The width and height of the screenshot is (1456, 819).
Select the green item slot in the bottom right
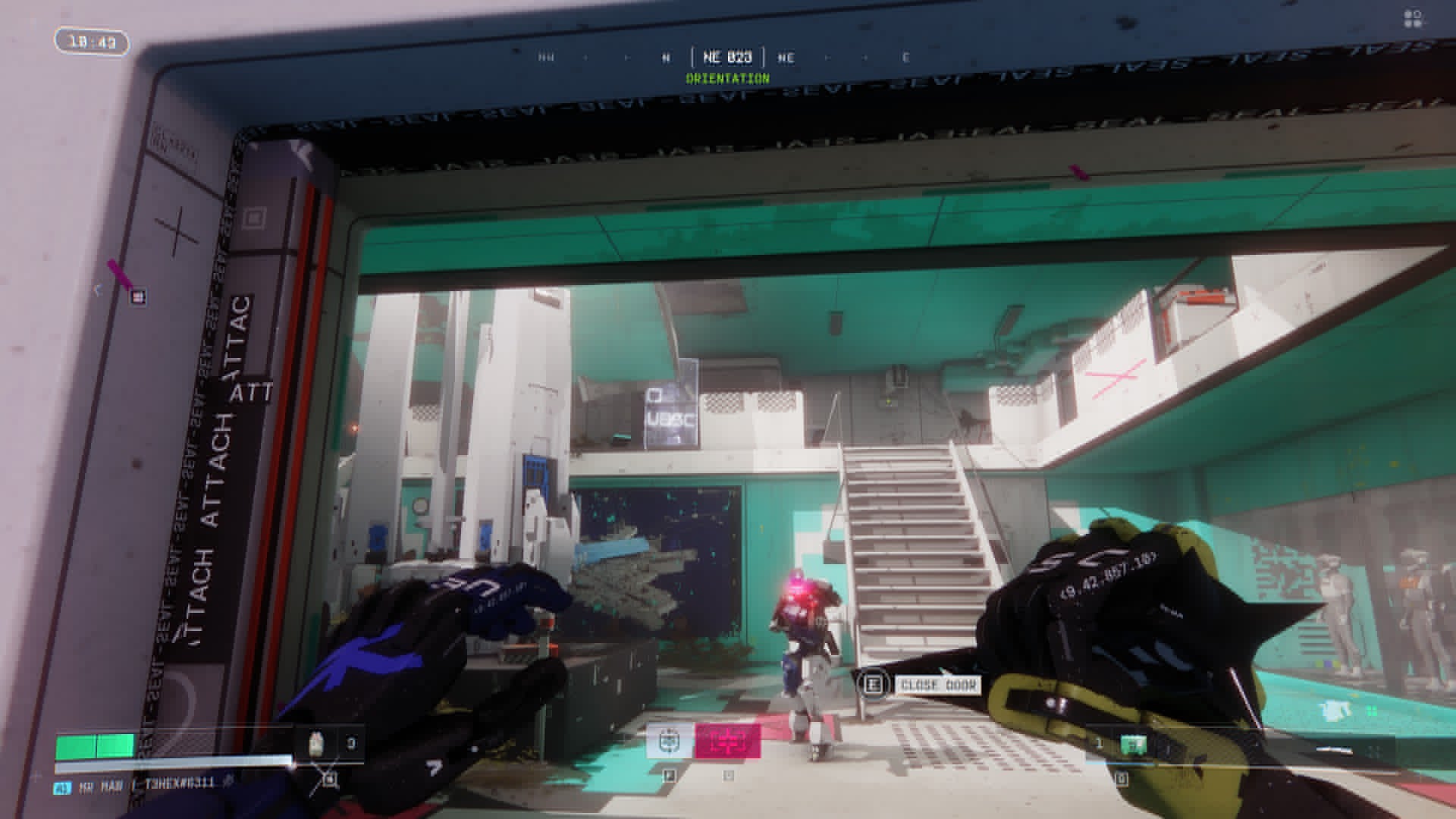(1133, 745)
